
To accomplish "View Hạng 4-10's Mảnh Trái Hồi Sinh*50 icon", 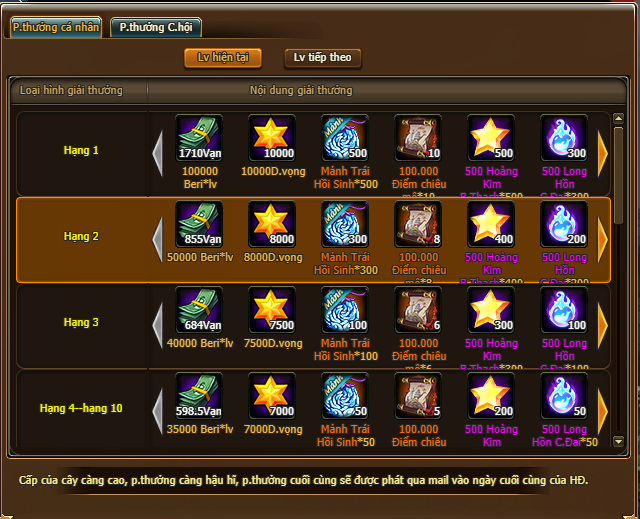I will tap(345, 396).
